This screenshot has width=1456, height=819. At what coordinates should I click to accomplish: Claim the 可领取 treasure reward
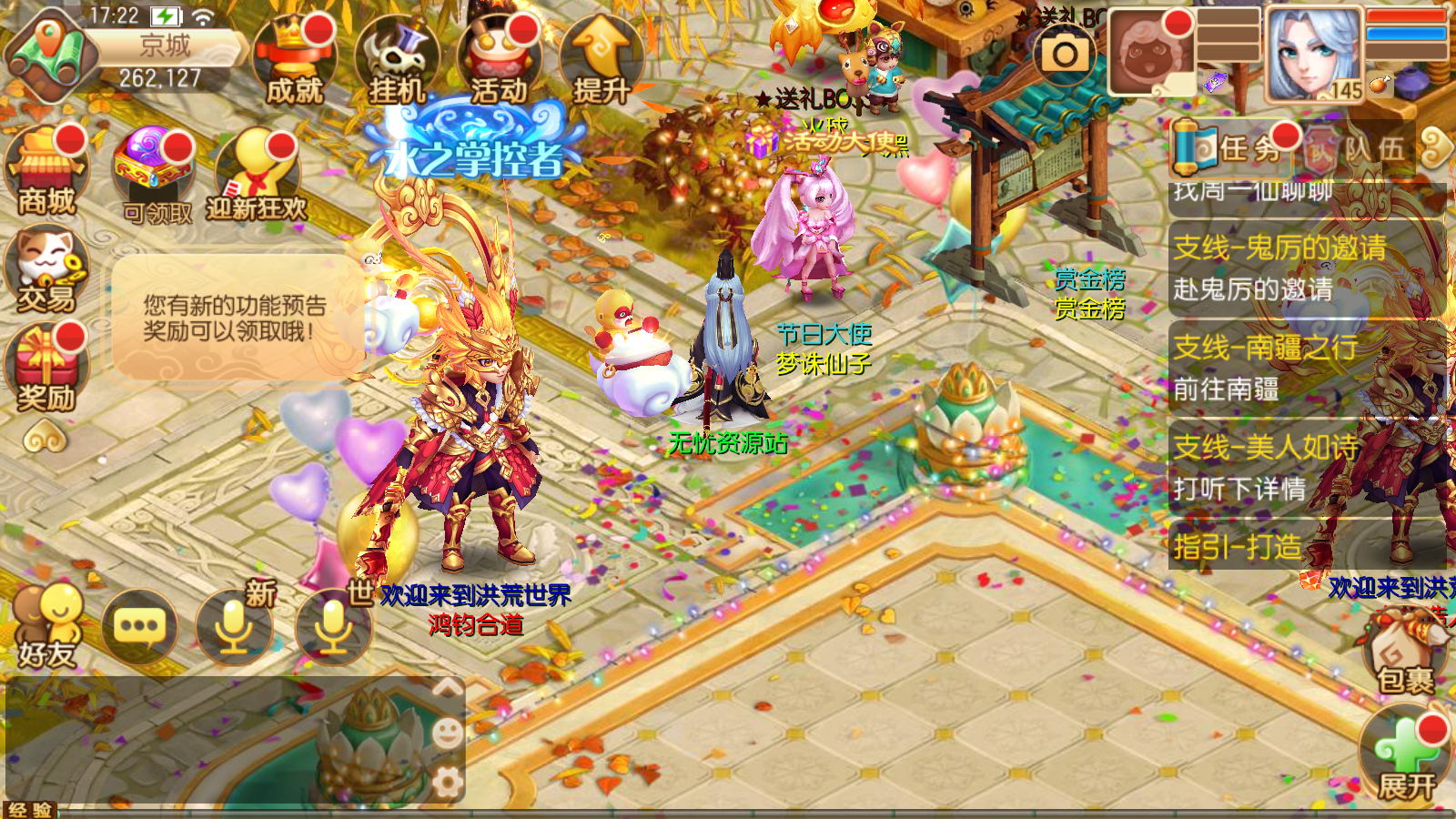pyautogui.click(x=153, y=175)
